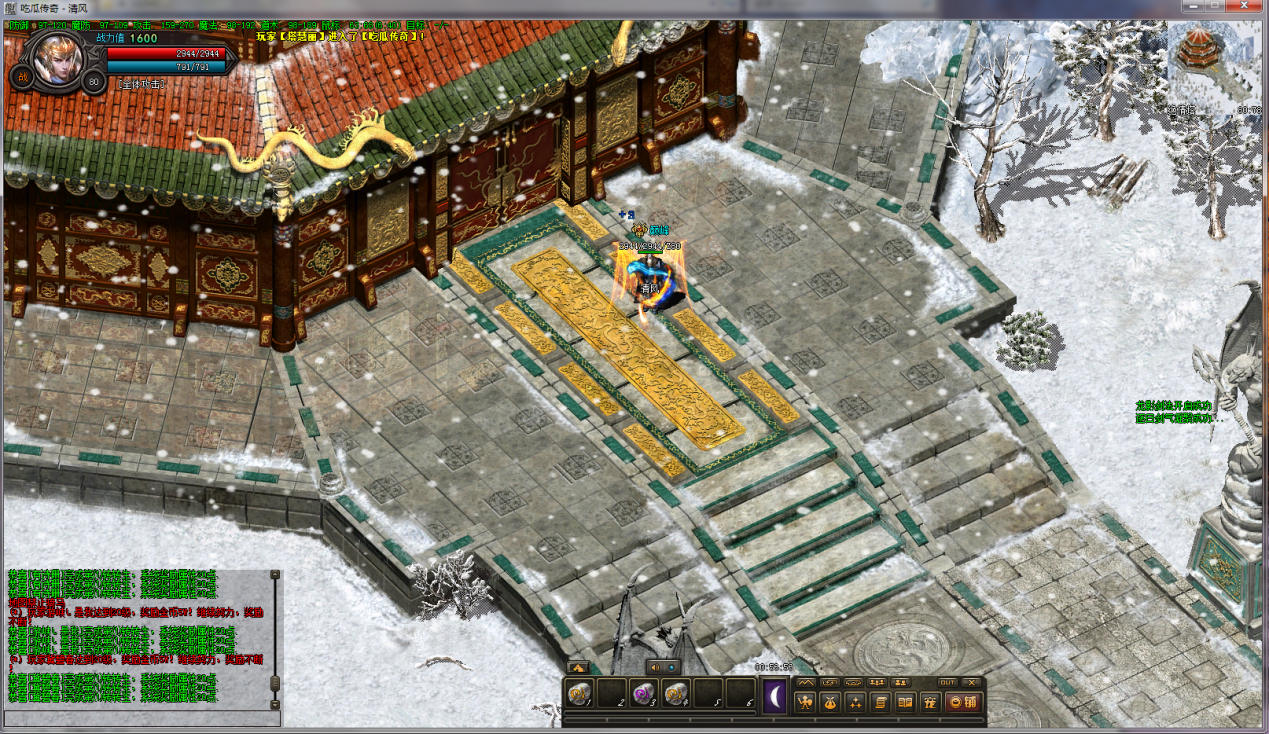Activate the gold rune stone in slot 4

click(676, 692)
